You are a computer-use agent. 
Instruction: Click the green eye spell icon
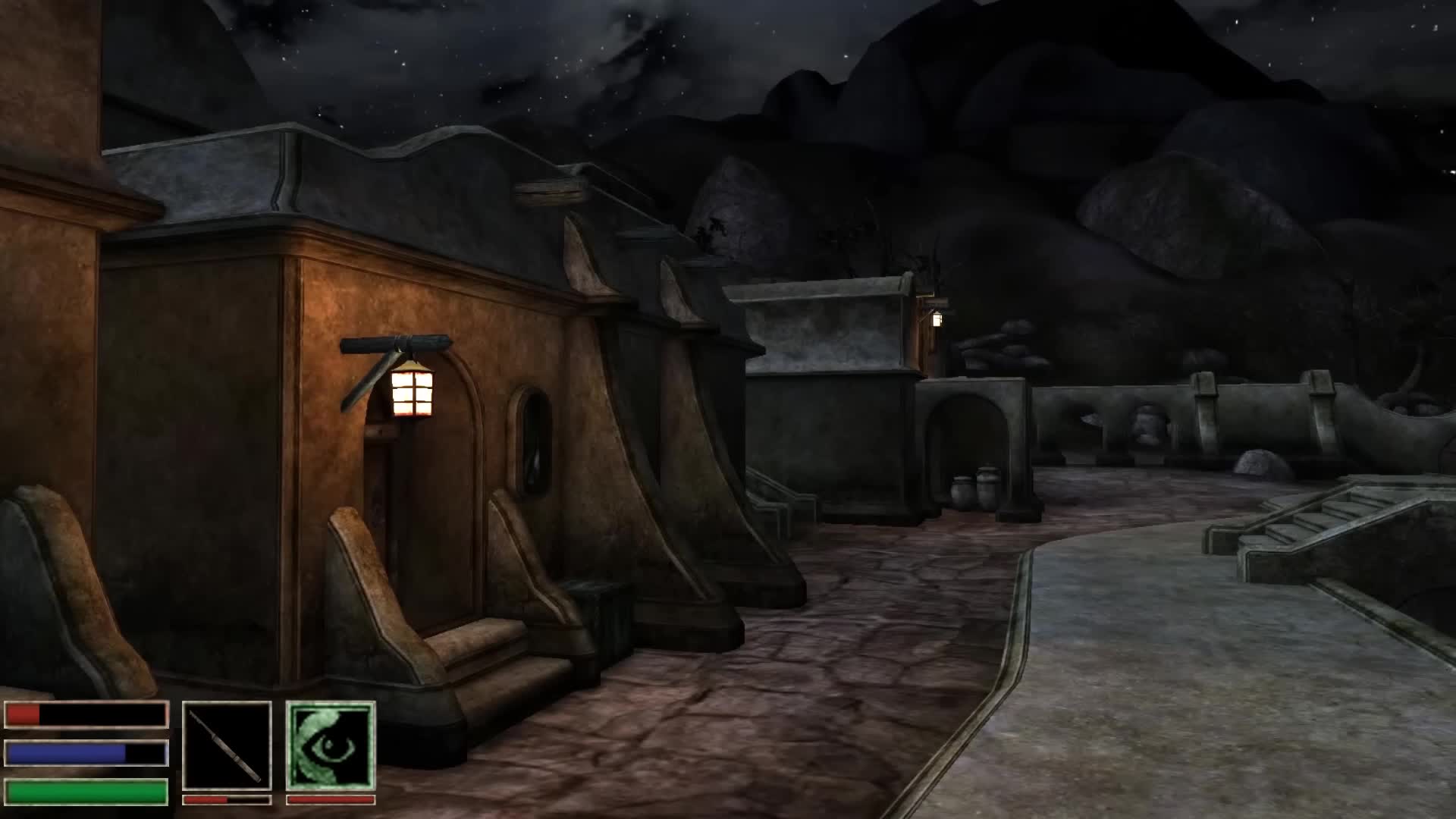pos(331,745)
